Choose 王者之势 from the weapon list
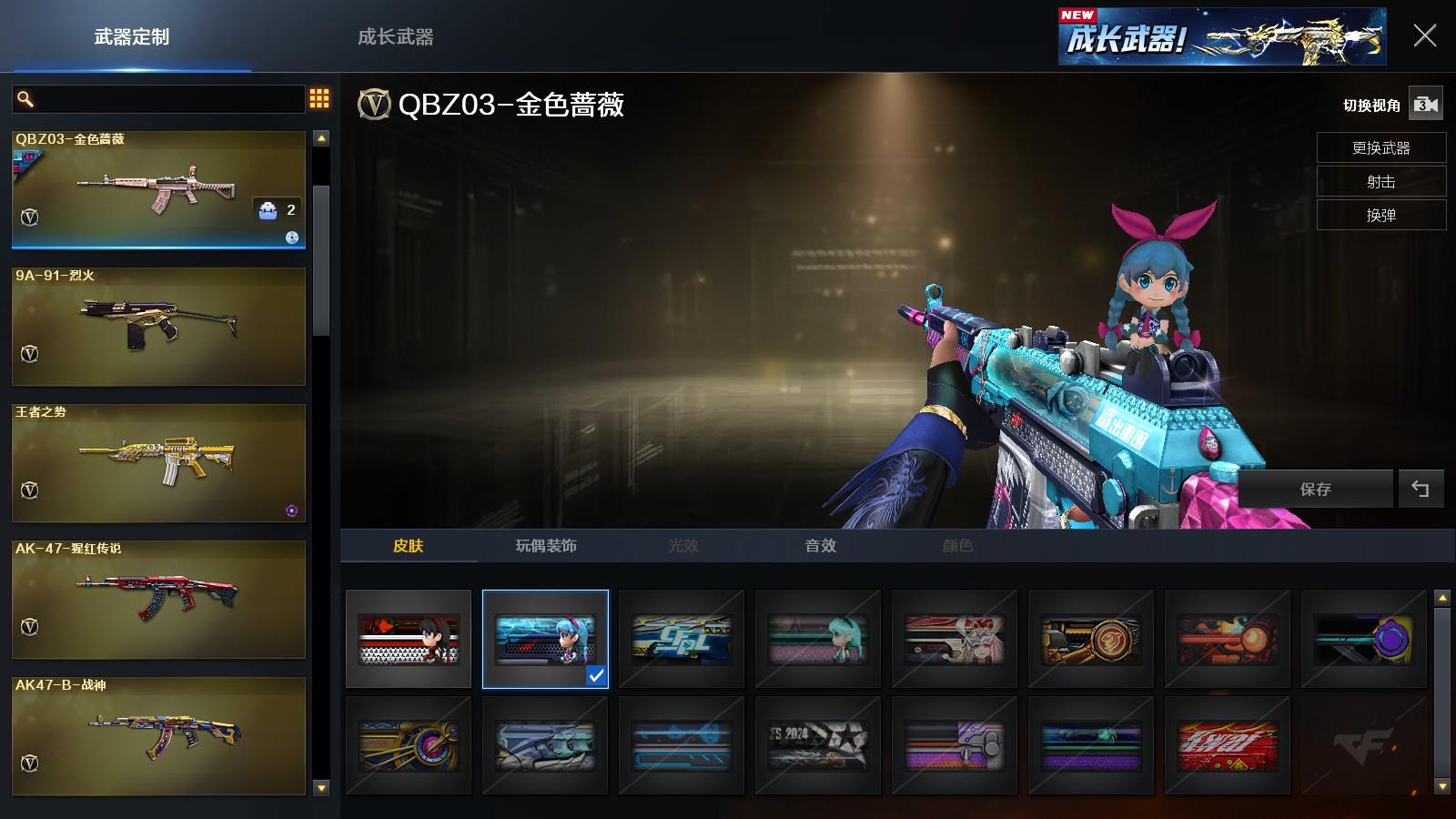The height and width of the screenshot is (819, 1456). click(x=158, y=462)
